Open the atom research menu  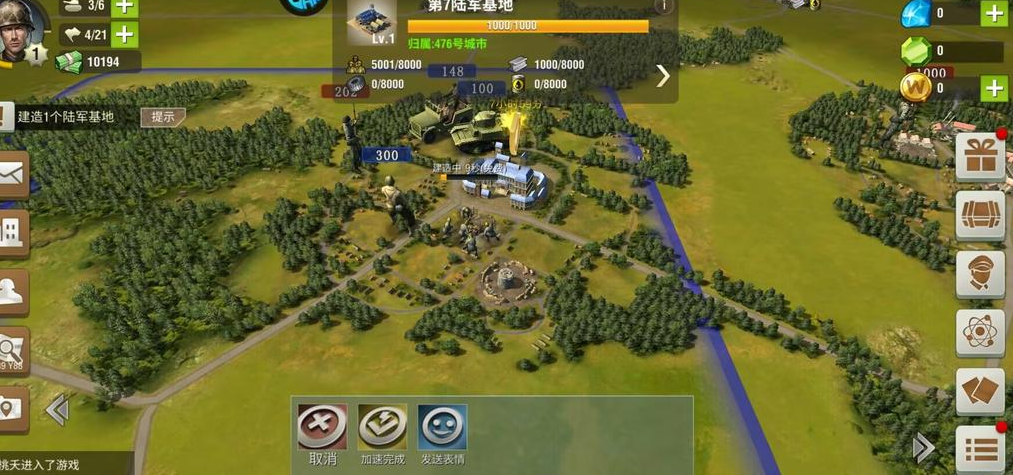coord(980,333)
